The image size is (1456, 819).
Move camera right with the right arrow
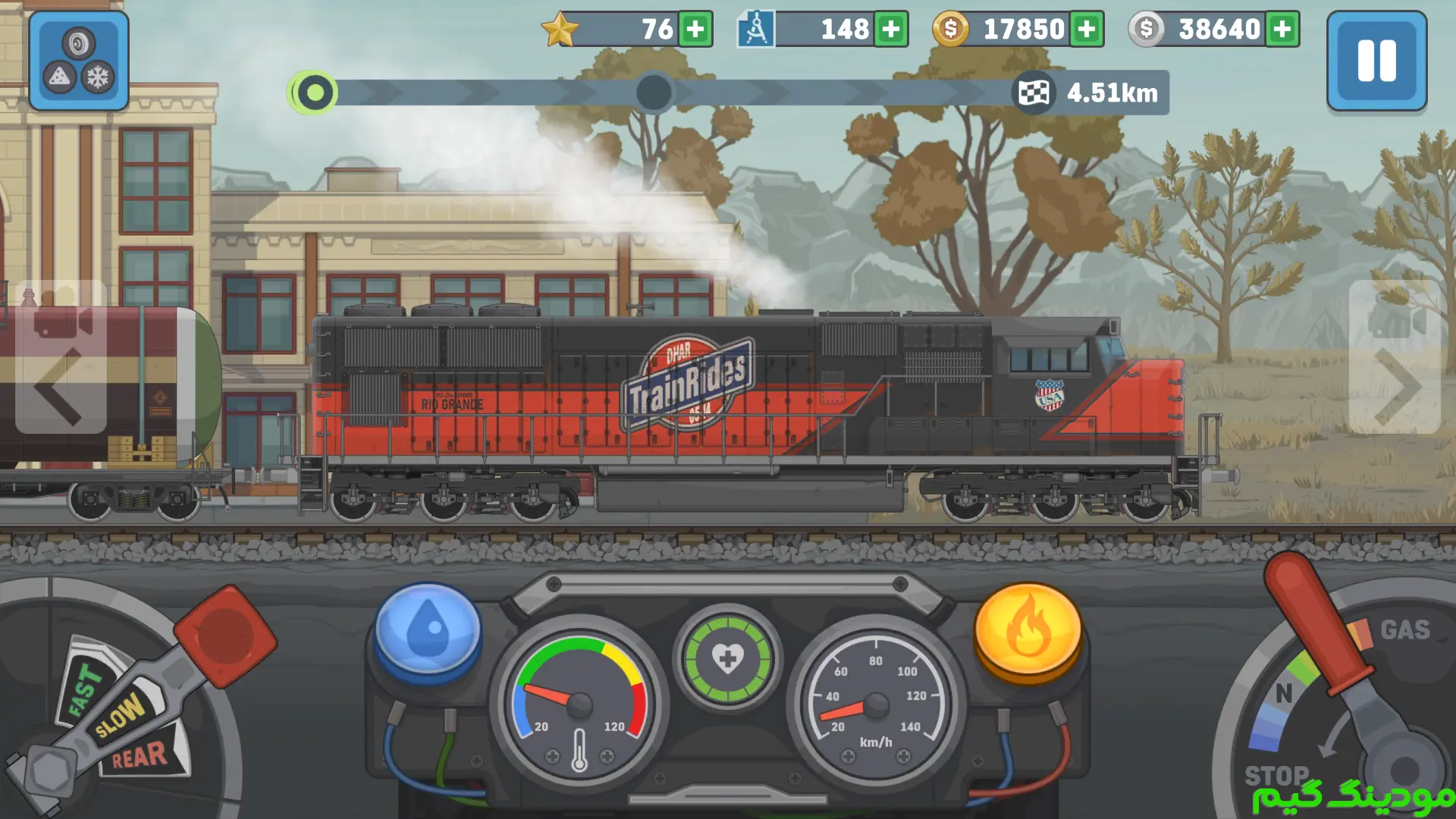[x=1395, y=385]
